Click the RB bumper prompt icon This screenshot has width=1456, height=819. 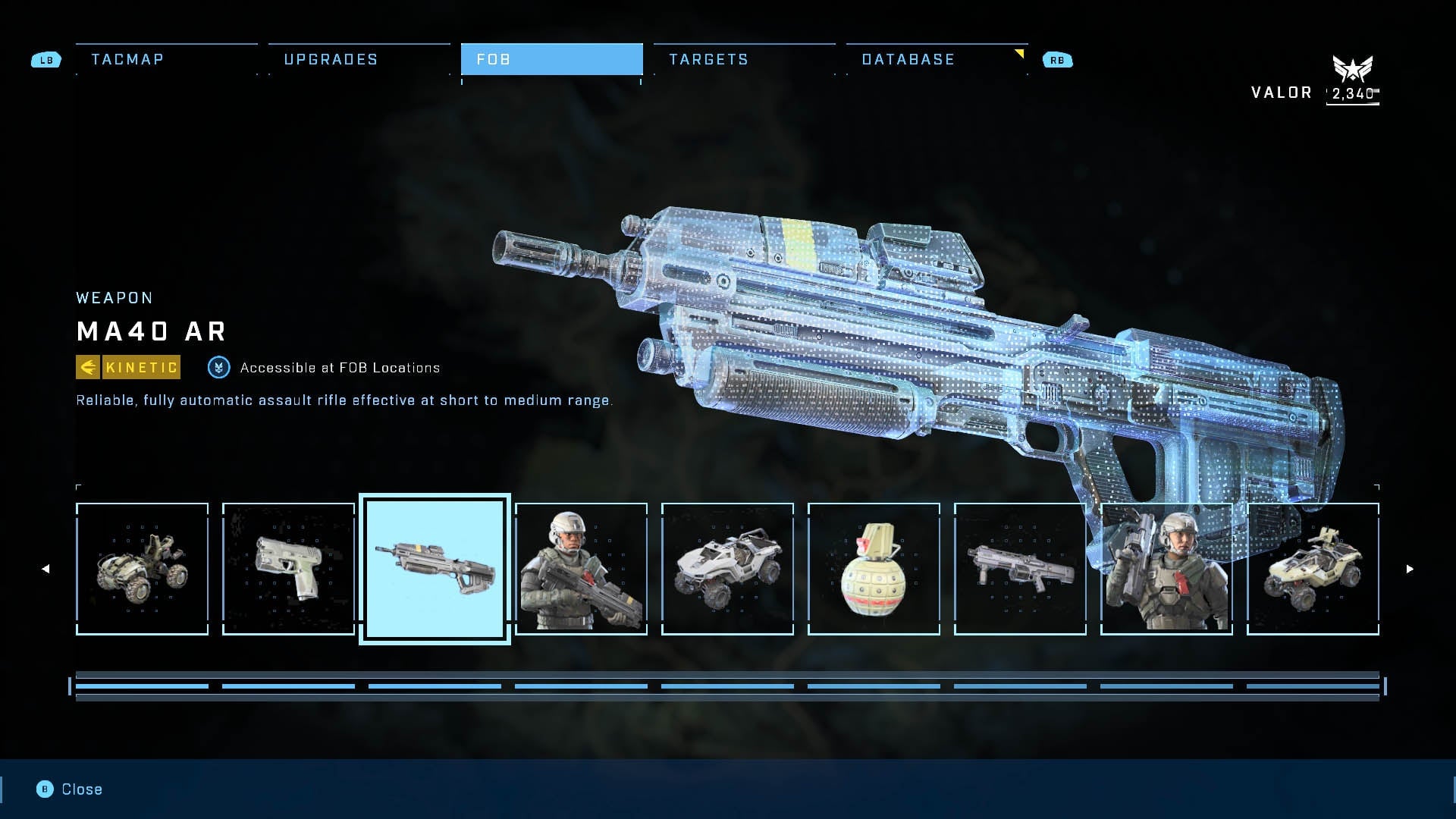click(x=1059, y=59)
